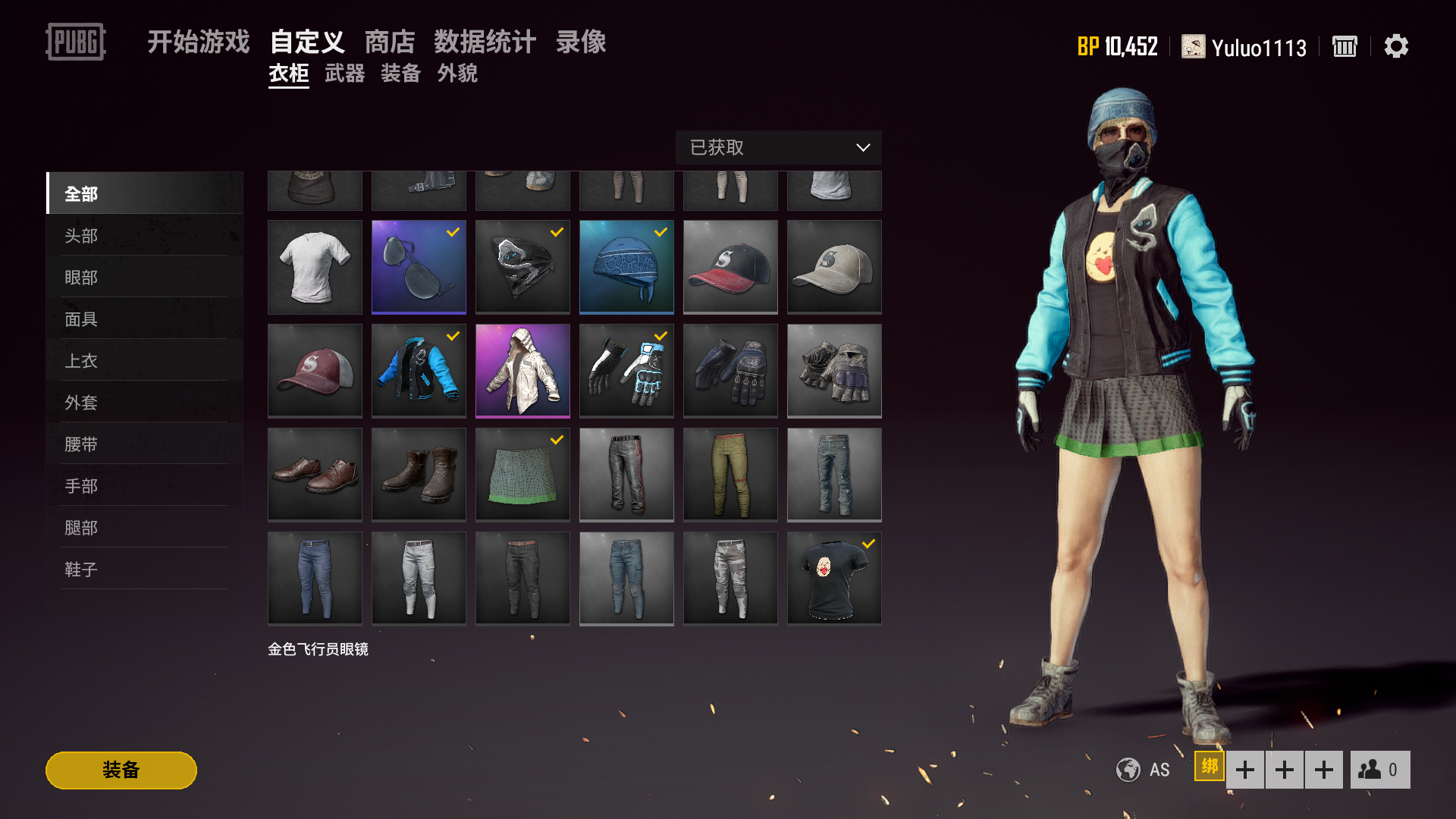Toggle off the blue bandana item
Screen dimensions: 1456x819
[x=626, y=267]
